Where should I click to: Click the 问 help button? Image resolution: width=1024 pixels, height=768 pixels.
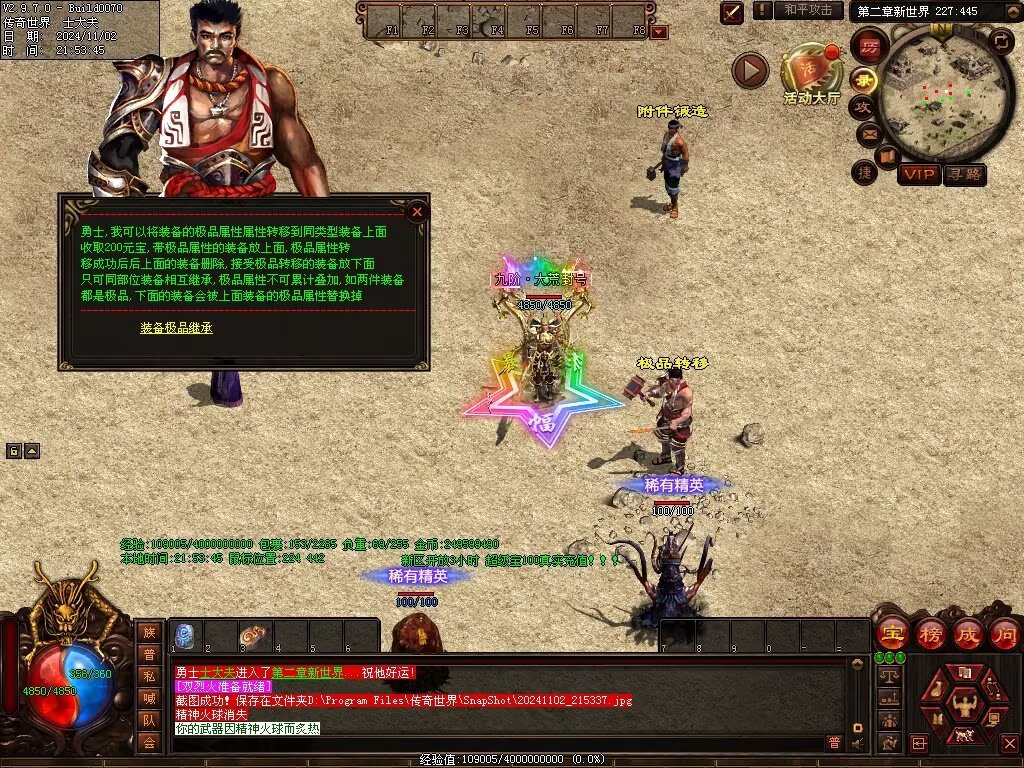click(x=1004, y=634)
